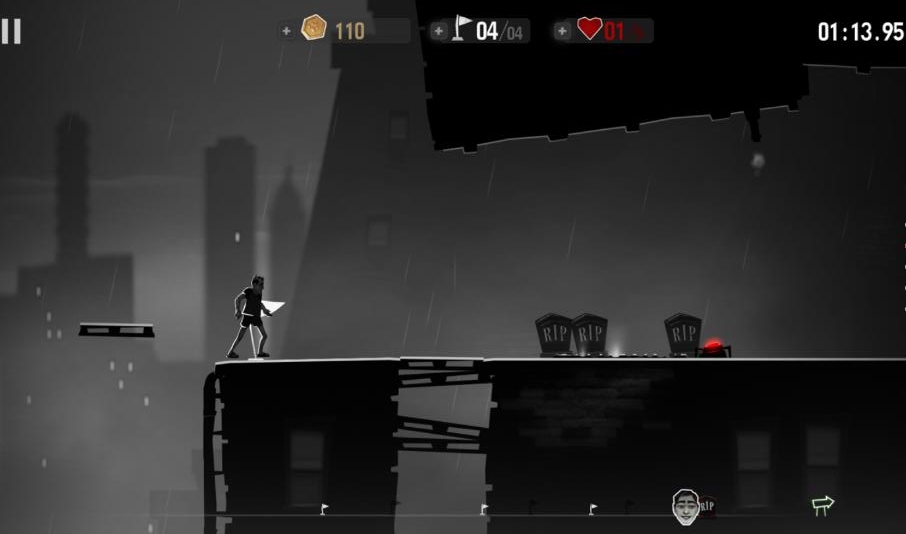Screen dimensions: 906x534
Task: Pause the game with the pause button
Action: pos(11,31)
